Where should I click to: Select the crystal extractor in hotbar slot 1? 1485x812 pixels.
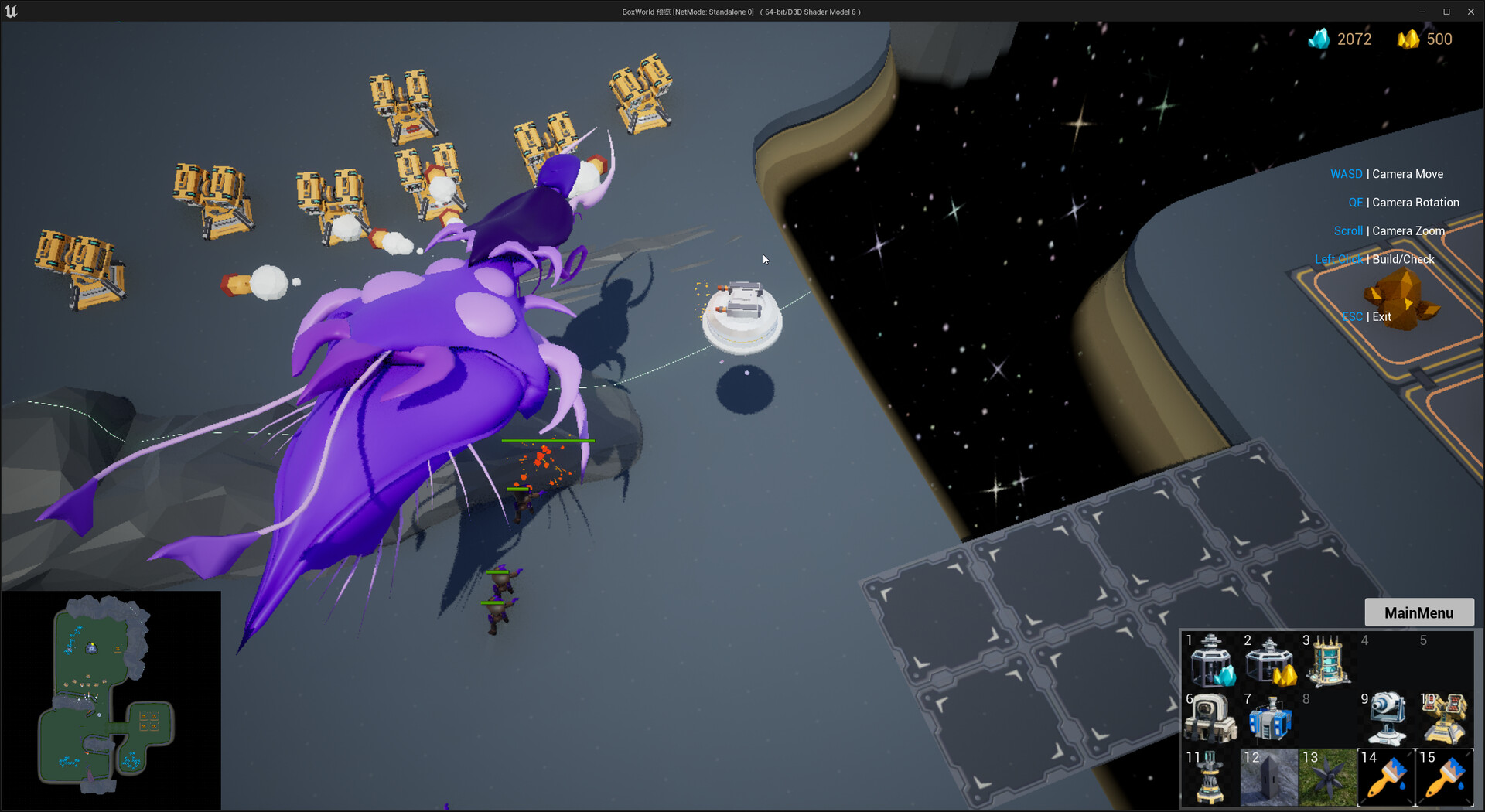tap(1210, 661)
